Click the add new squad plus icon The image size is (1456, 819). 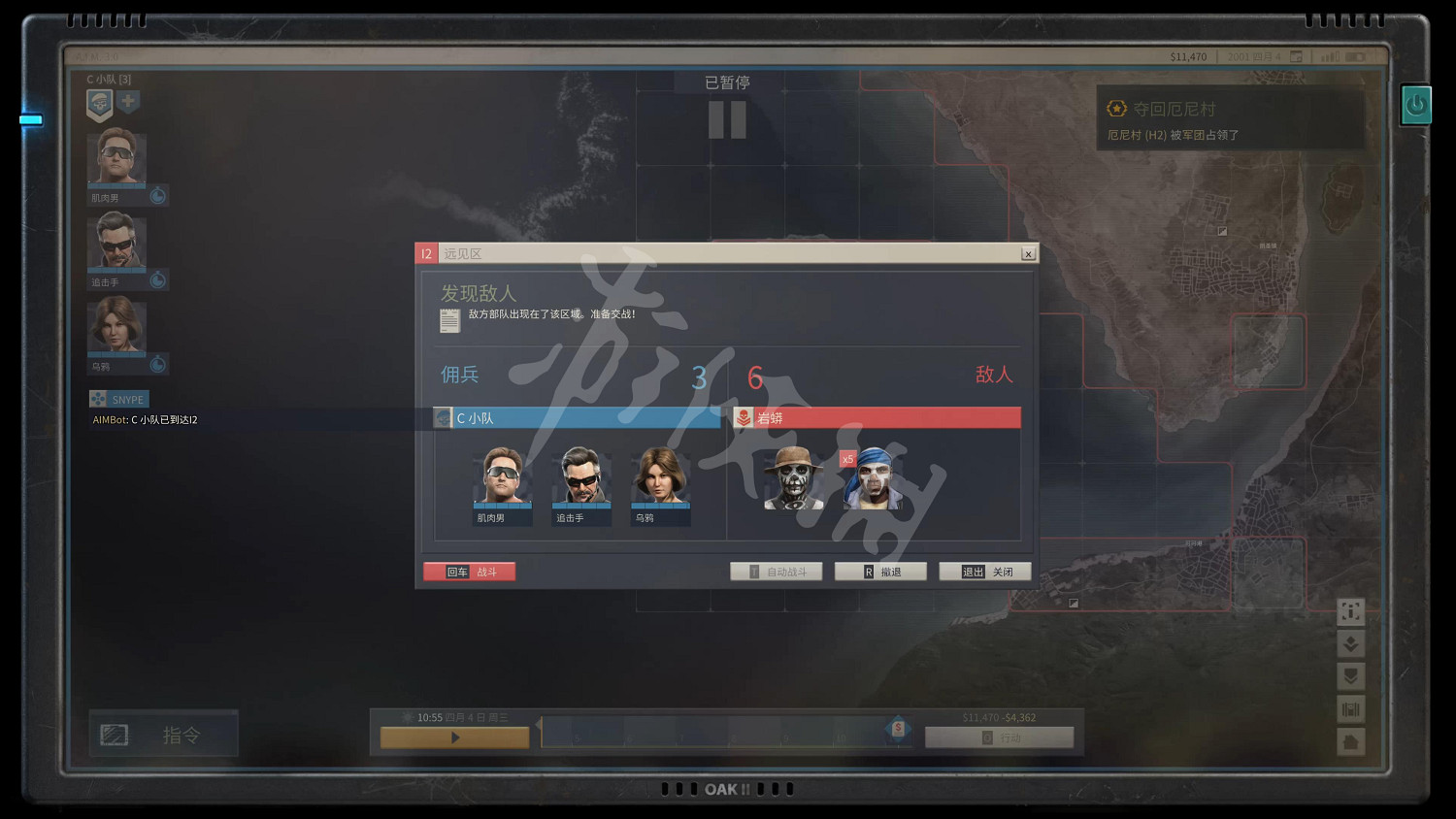click(x=129, y=101)
